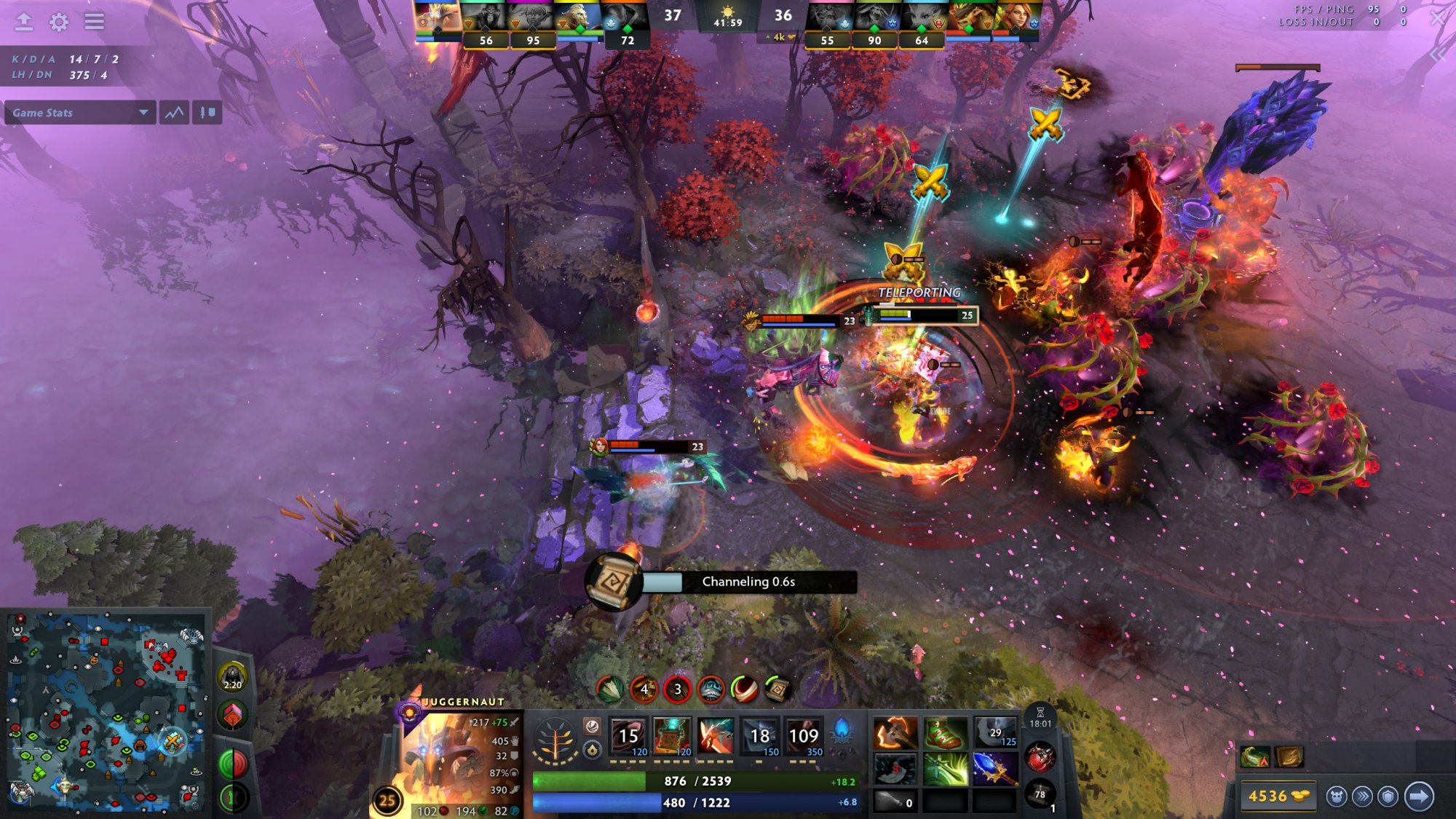
Task: Select the green sword Butterfly item
Action: pos(945,769)
